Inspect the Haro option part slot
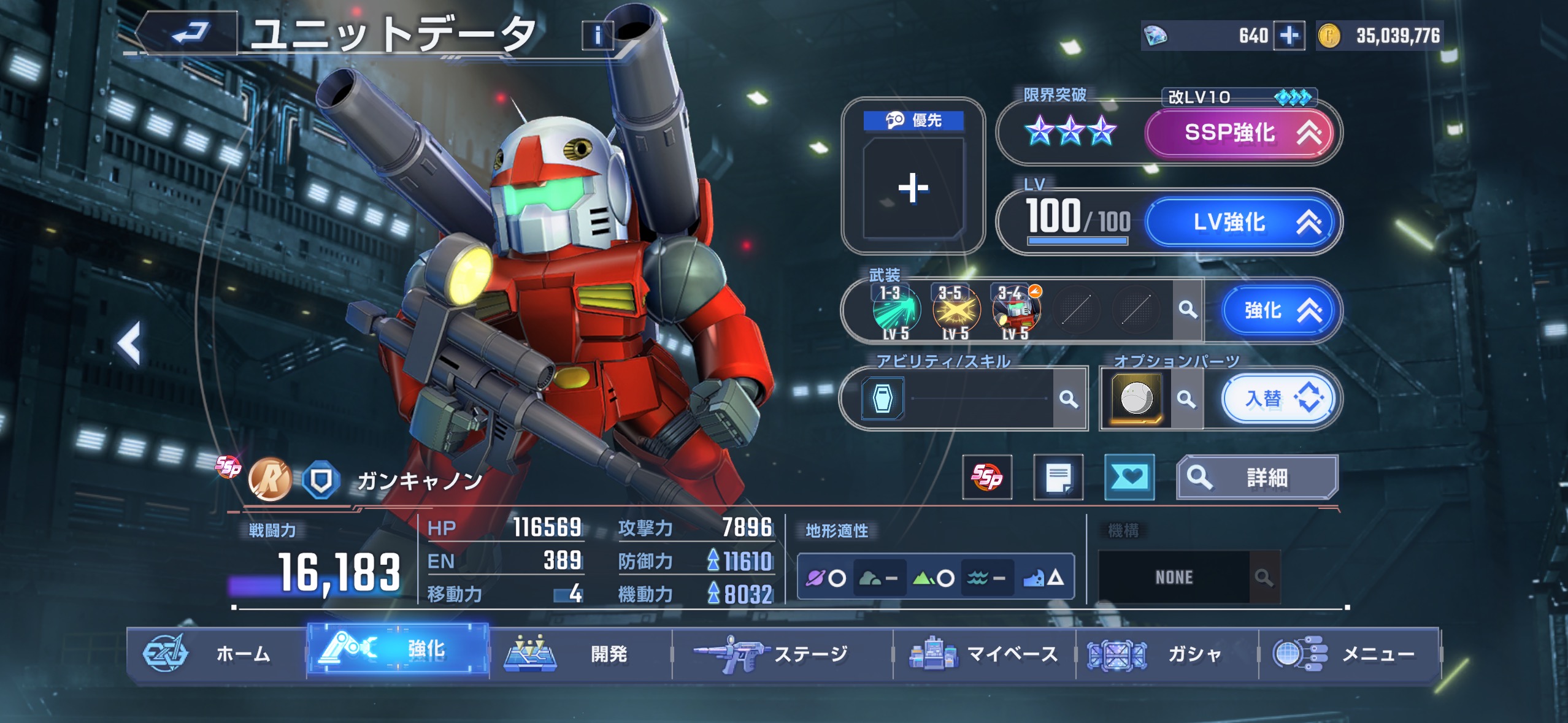Image resolution: width=1568 pixels, height=723 pixels. pyautogui.click(x=1136, y=399)
